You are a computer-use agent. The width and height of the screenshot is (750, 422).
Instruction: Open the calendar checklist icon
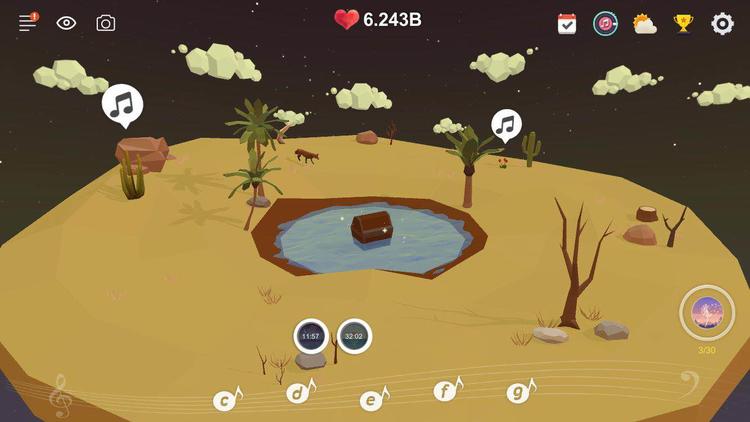tap(567, 23)
